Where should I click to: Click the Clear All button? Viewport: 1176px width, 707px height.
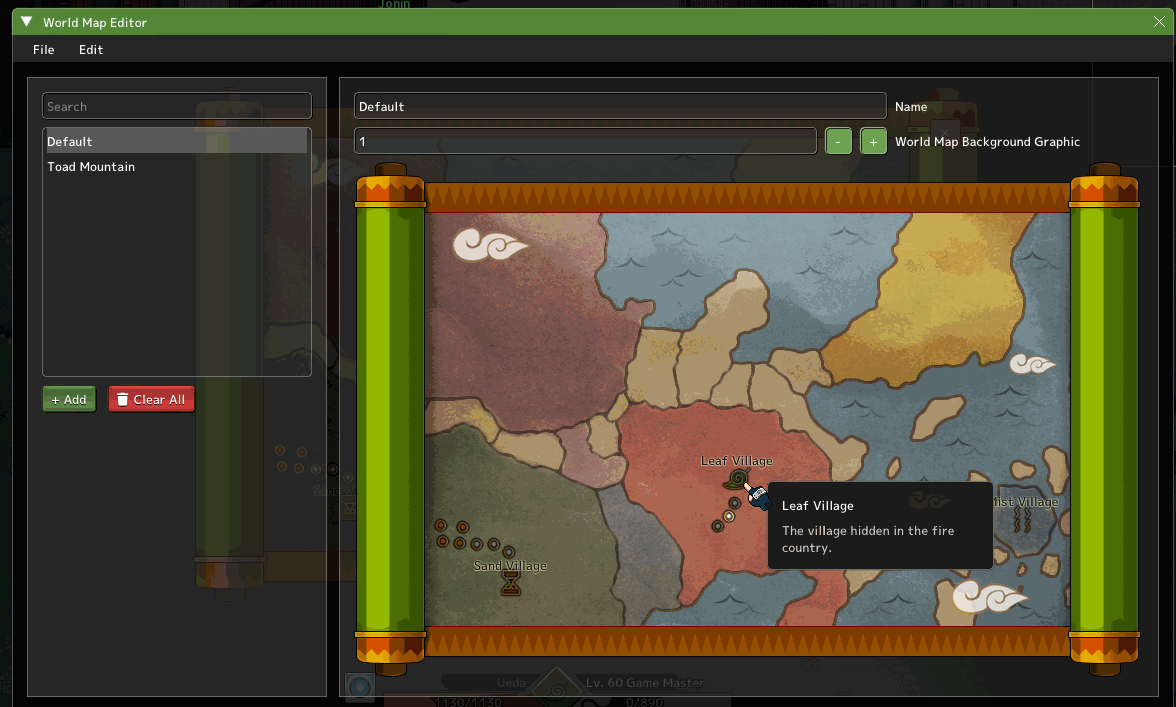151,400
